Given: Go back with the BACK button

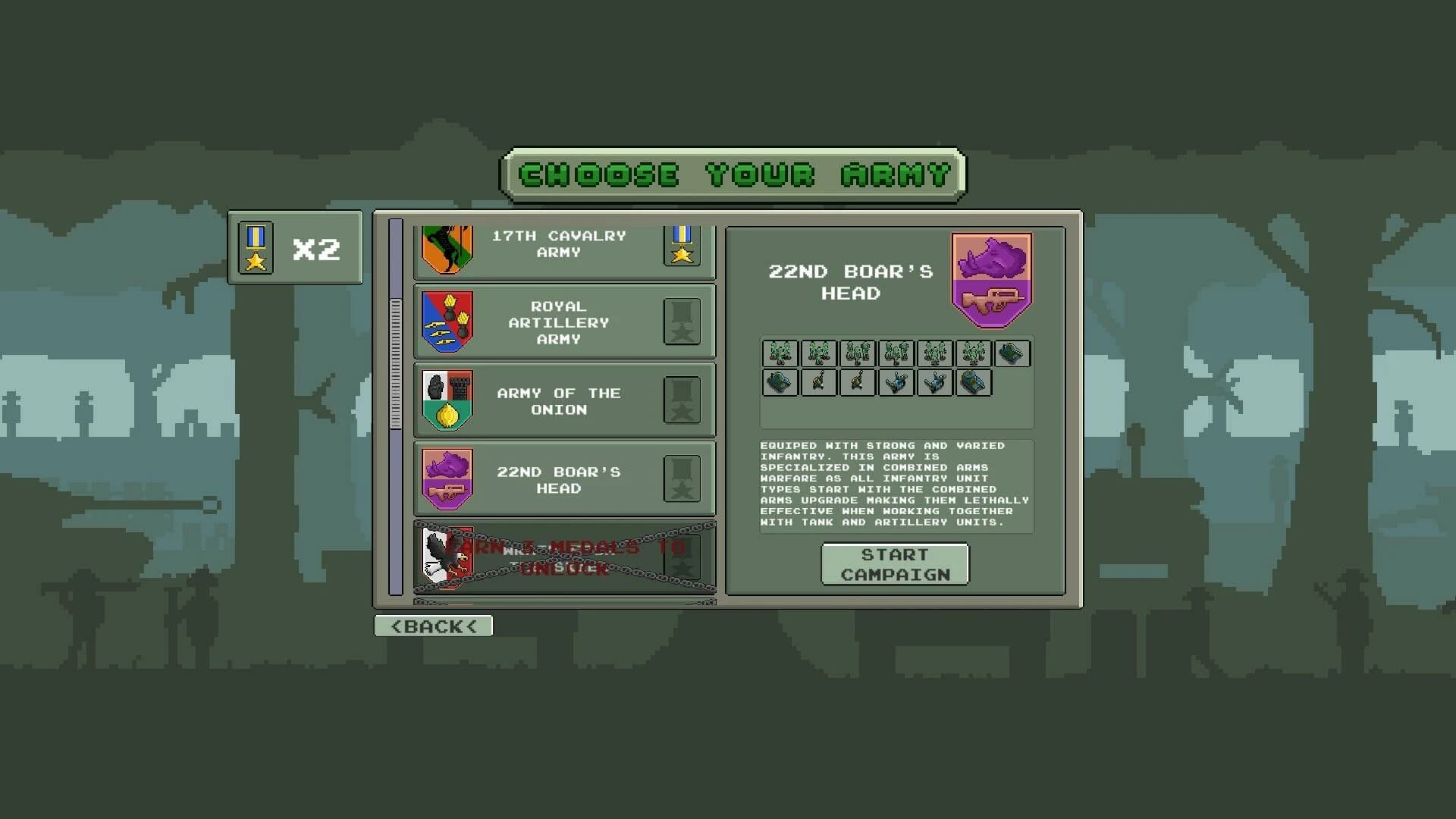Looking at the screenshot, I should 433,626.
